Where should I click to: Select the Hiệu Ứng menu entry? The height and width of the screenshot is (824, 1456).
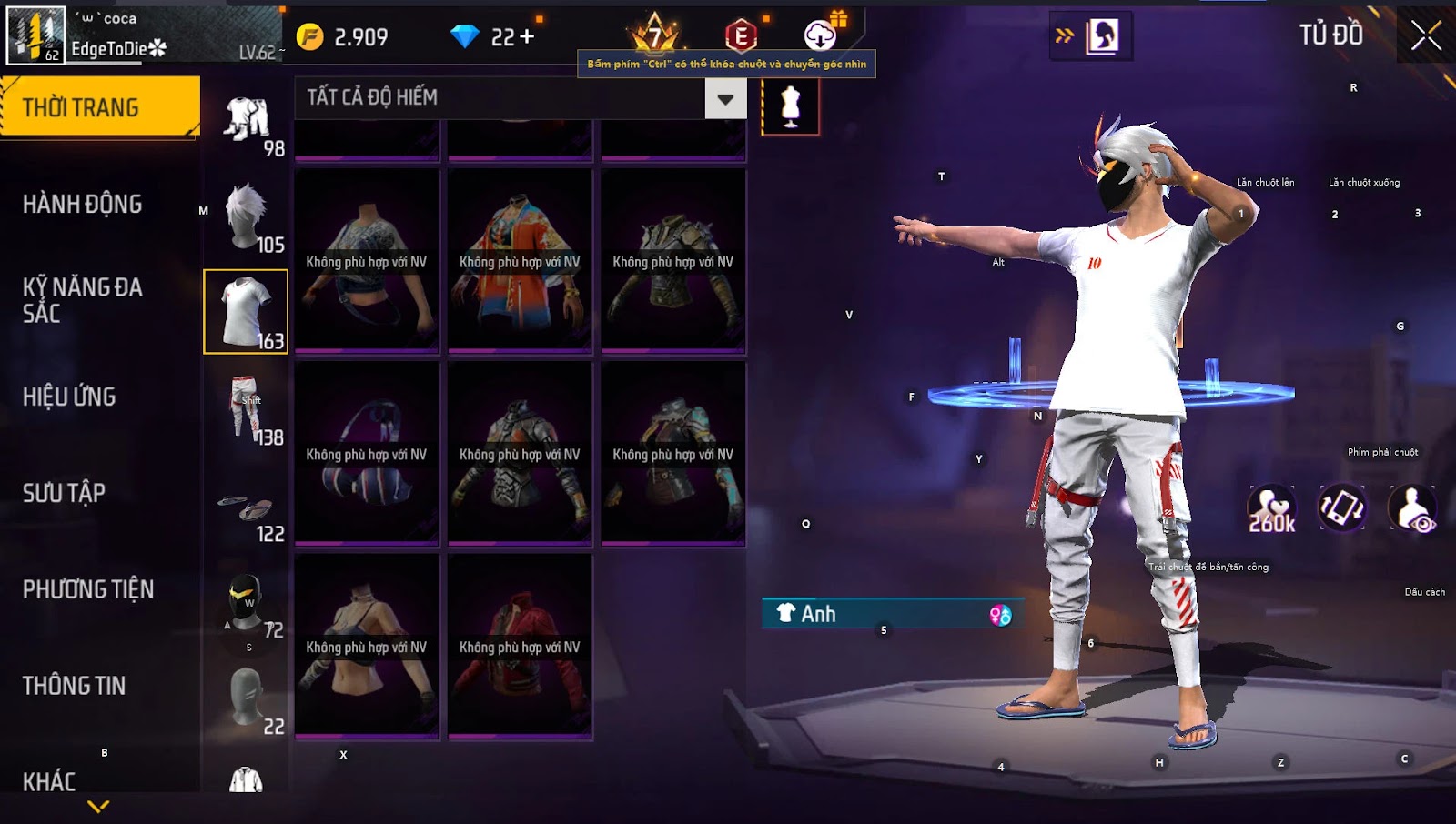(x=69, y=397)
